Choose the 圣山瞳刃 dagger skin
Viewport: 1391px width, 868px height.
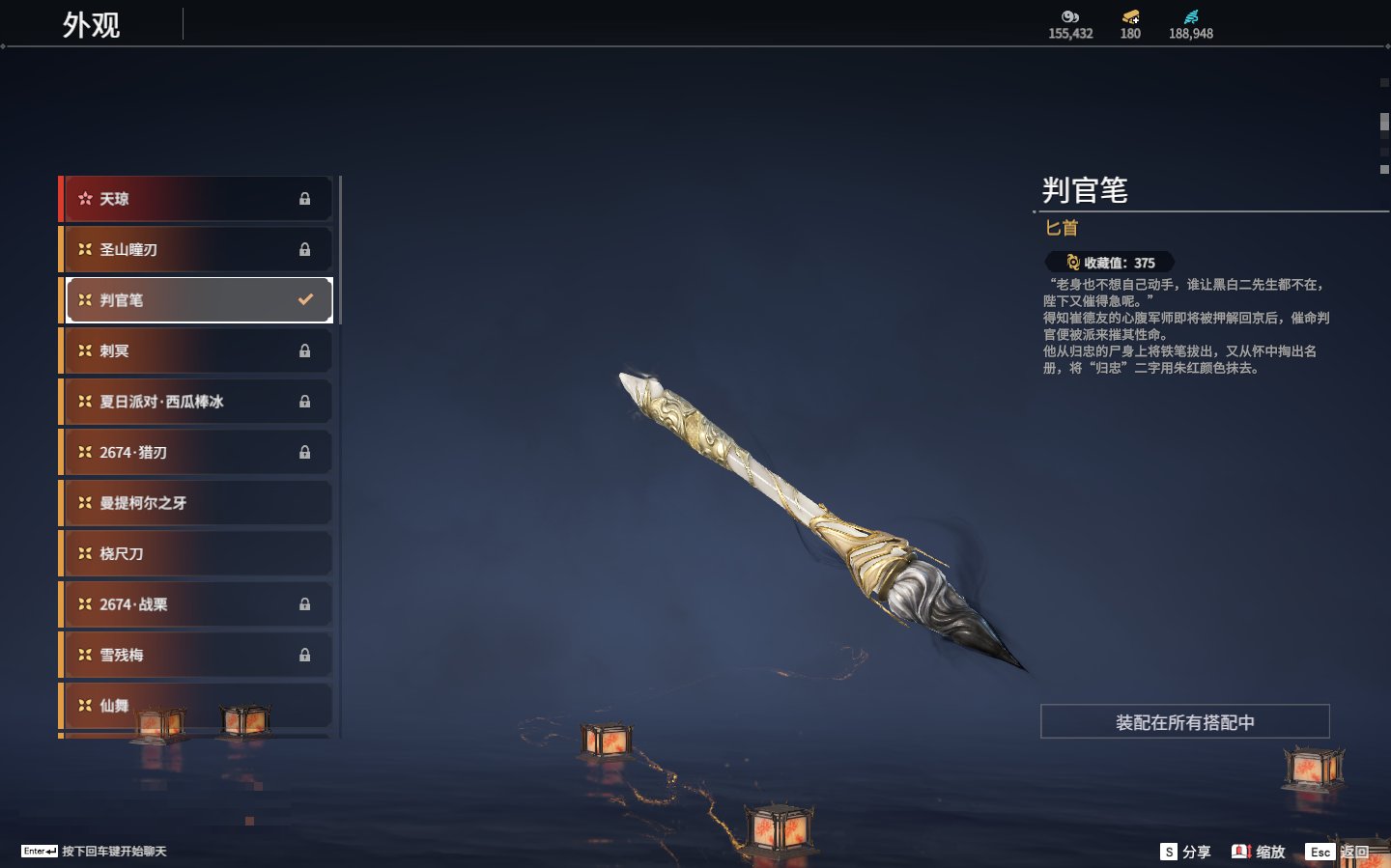point(197,249)
